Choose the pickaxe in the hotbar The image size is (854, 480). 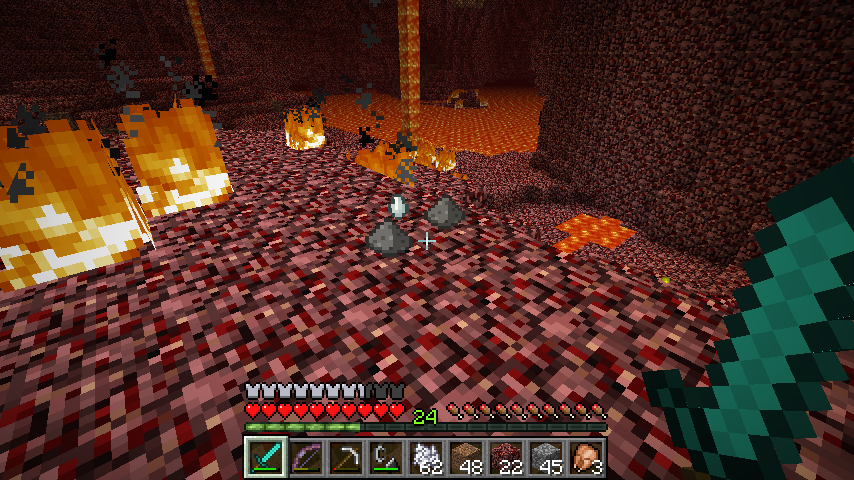pyautogui.click(x=346, y=458)
